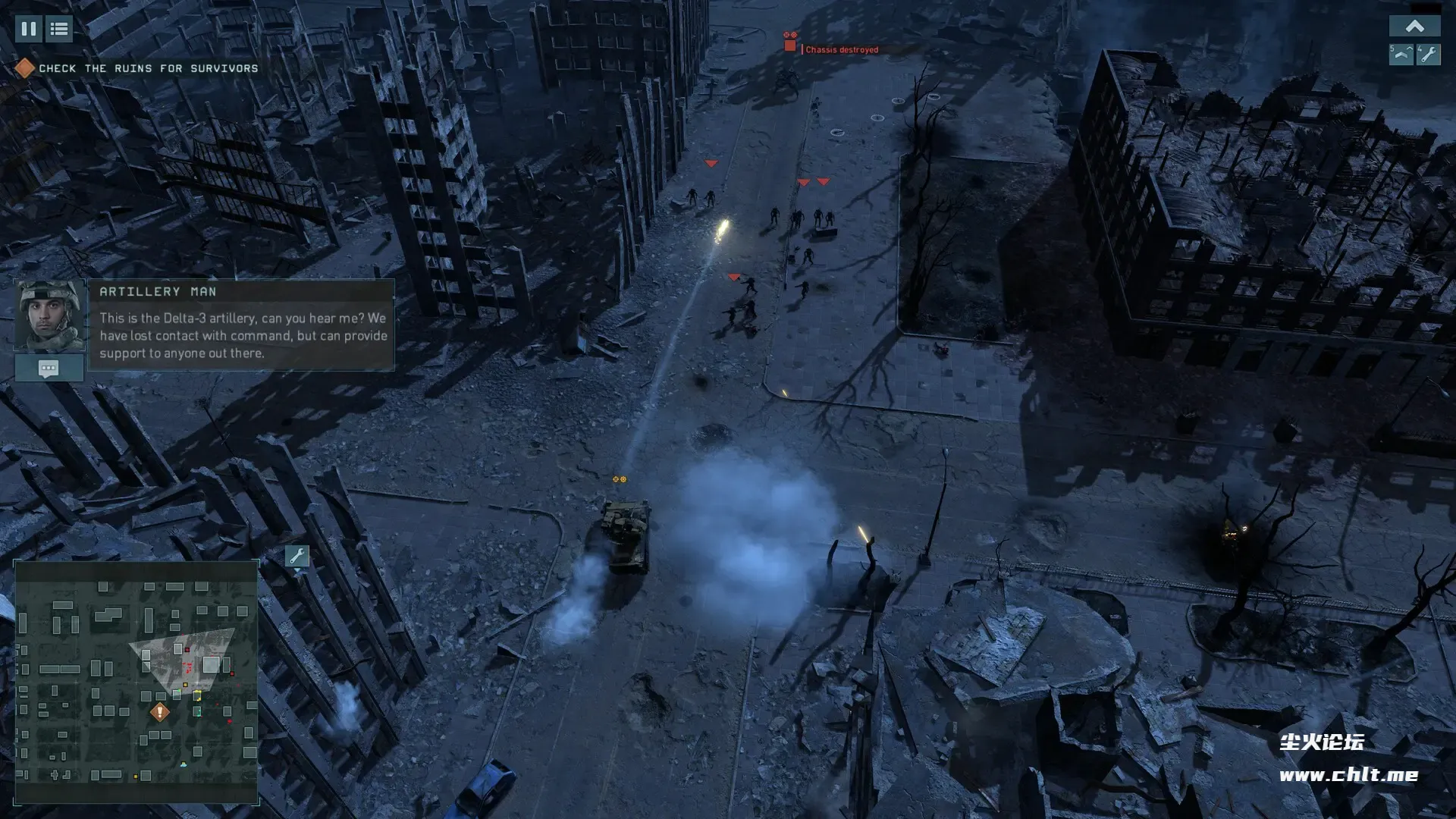Click the wrench icon above the minimap

click(297, 556)
